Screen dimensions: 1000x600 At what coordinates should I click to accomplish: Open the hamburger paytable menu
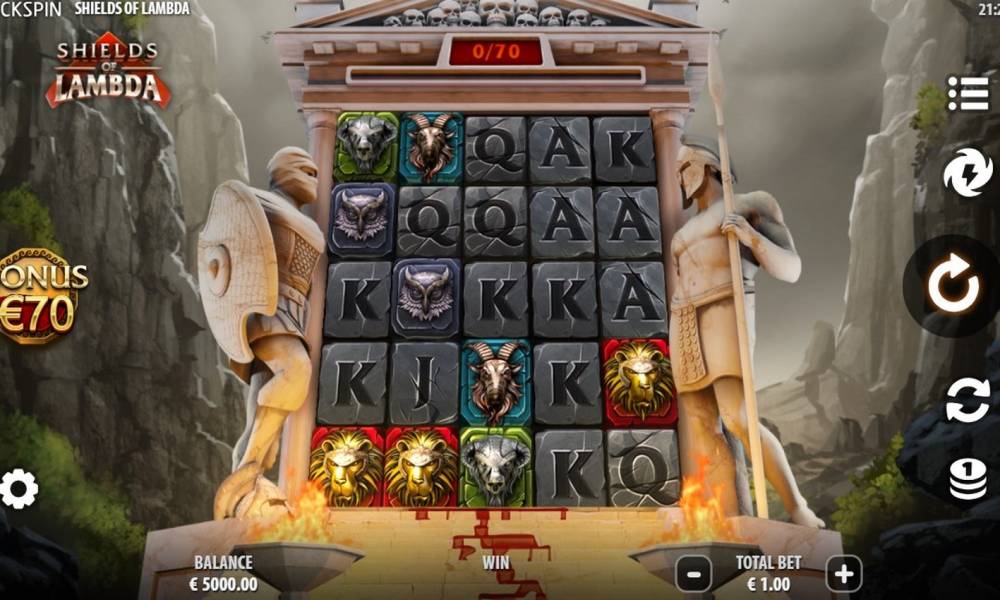(967, 93)
